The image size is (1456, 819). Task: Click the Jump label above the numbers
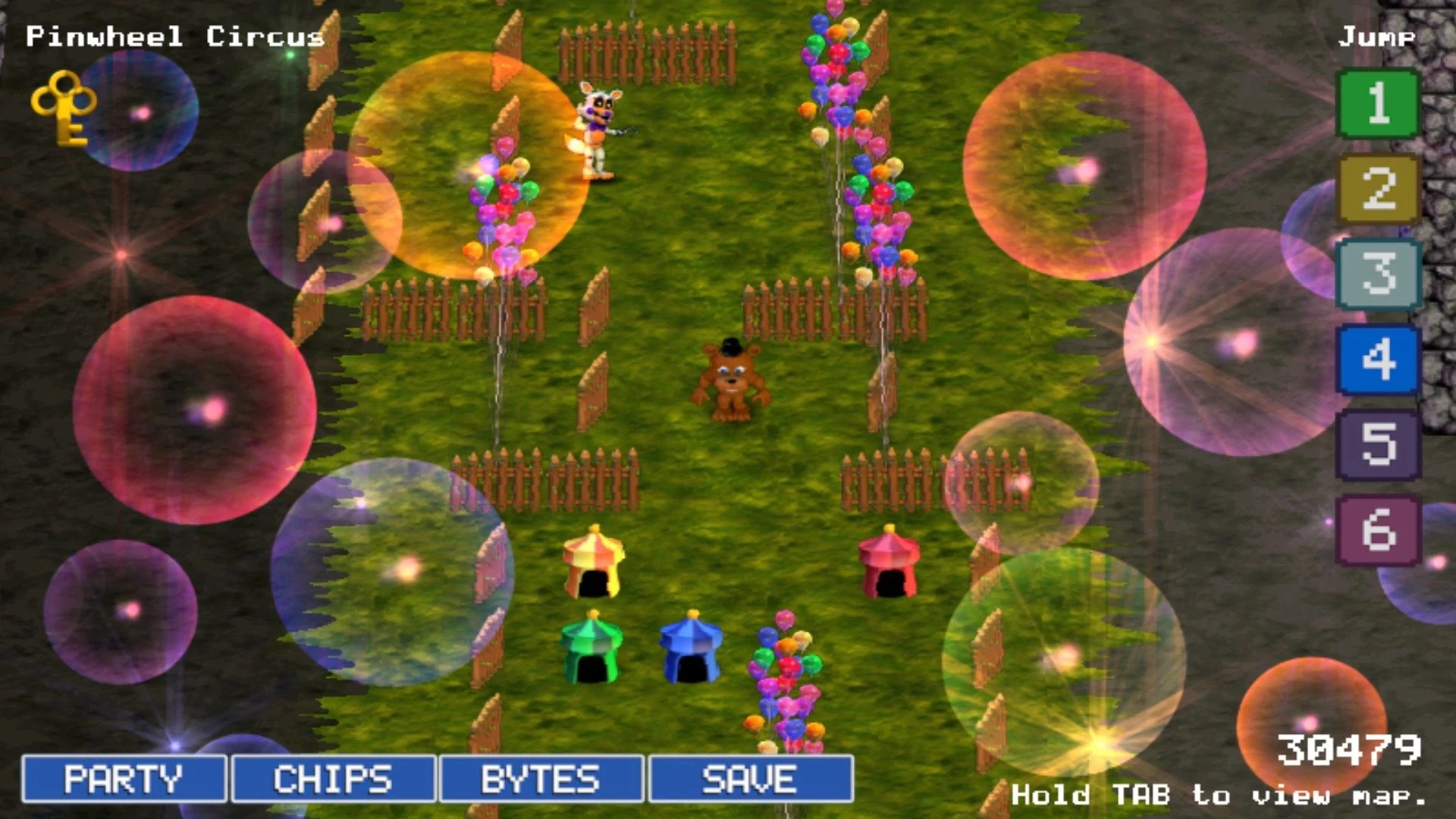point(1376,34)
